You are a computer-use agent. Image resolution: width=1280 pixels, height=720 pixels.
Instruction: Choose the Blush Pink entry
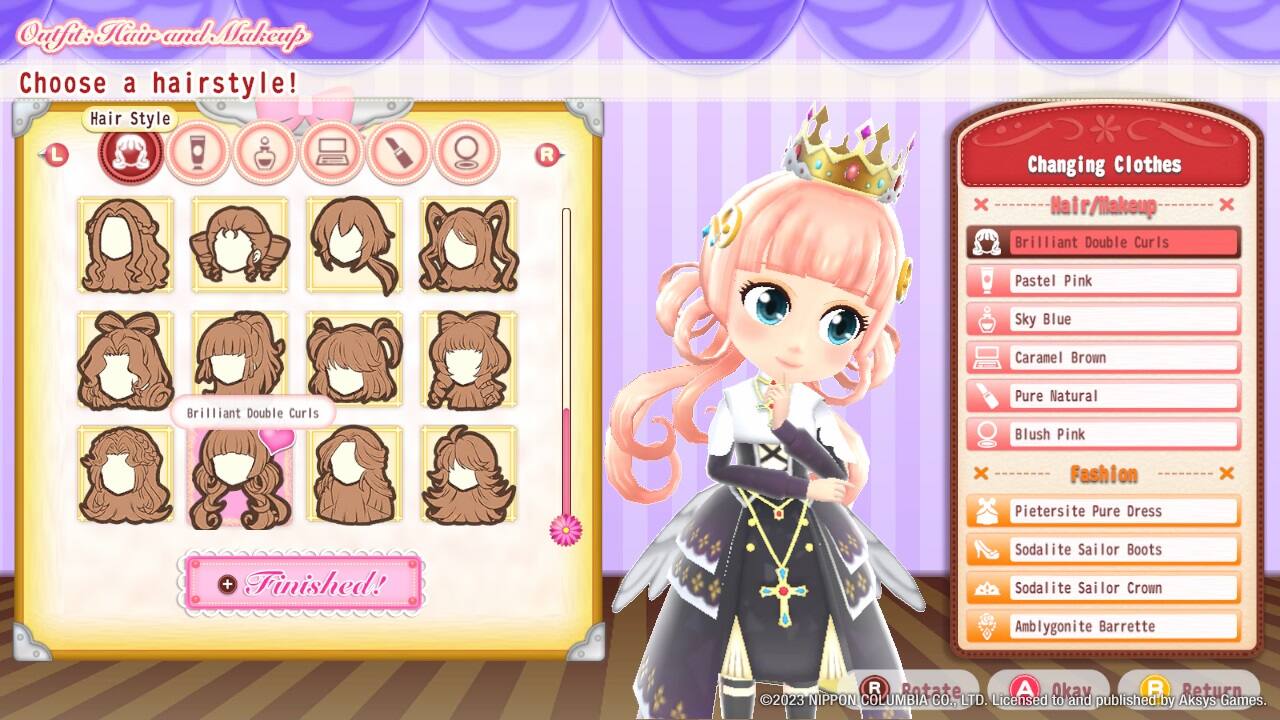click(x=1103, y=434)
